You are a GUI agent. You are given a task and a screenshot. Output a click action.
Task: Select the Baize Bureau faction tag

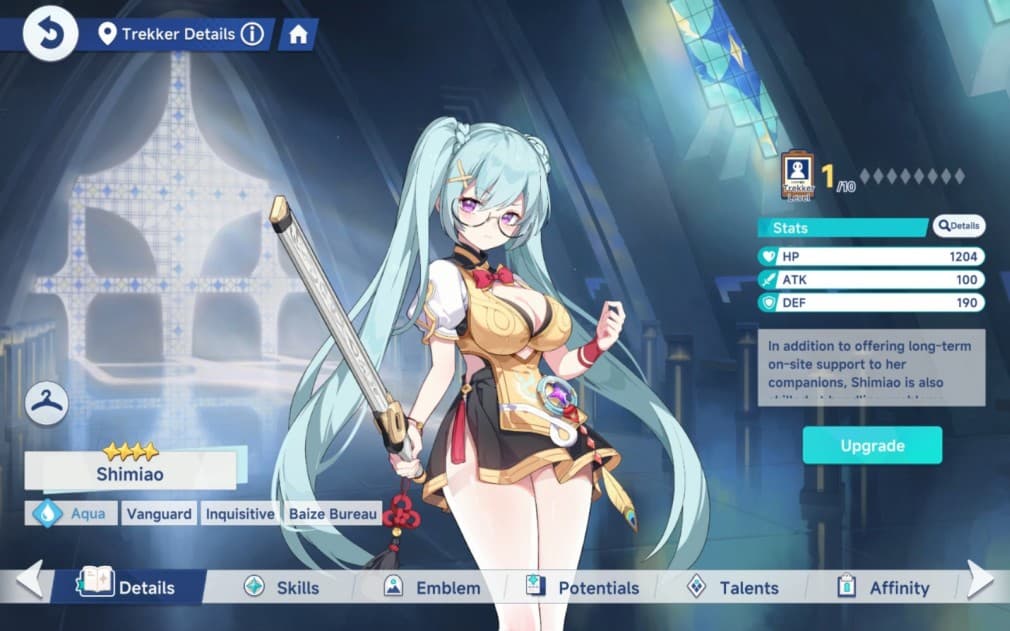coord(333,514)
